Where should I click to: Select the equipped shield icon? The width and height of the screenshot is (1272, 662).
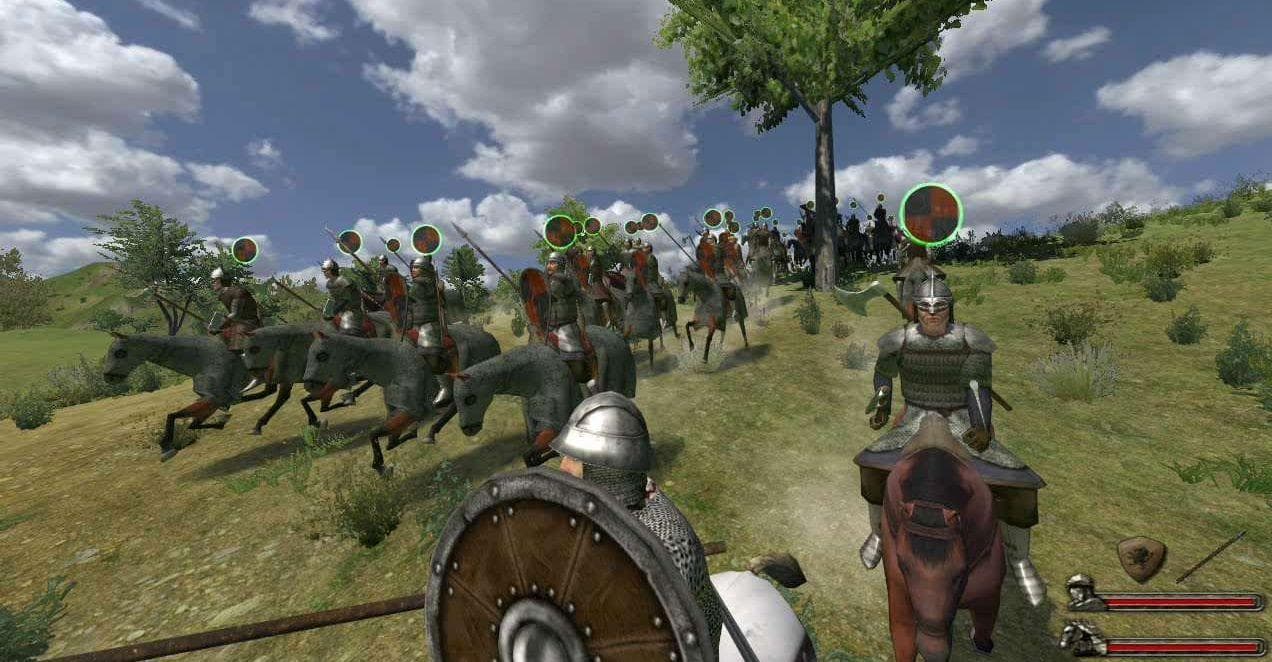[1141, 559]
